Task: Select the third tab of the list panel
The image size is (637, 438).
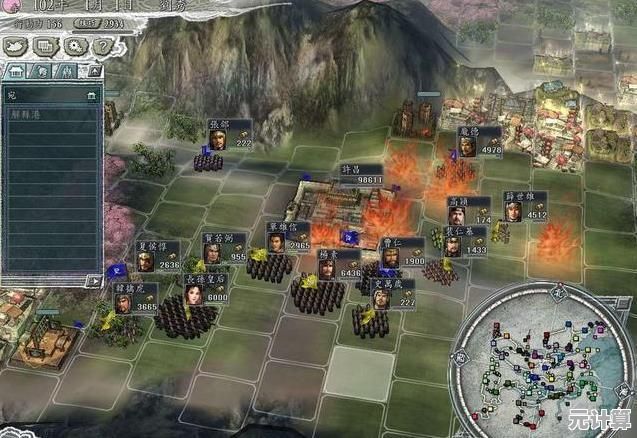Action: (66, 72)
